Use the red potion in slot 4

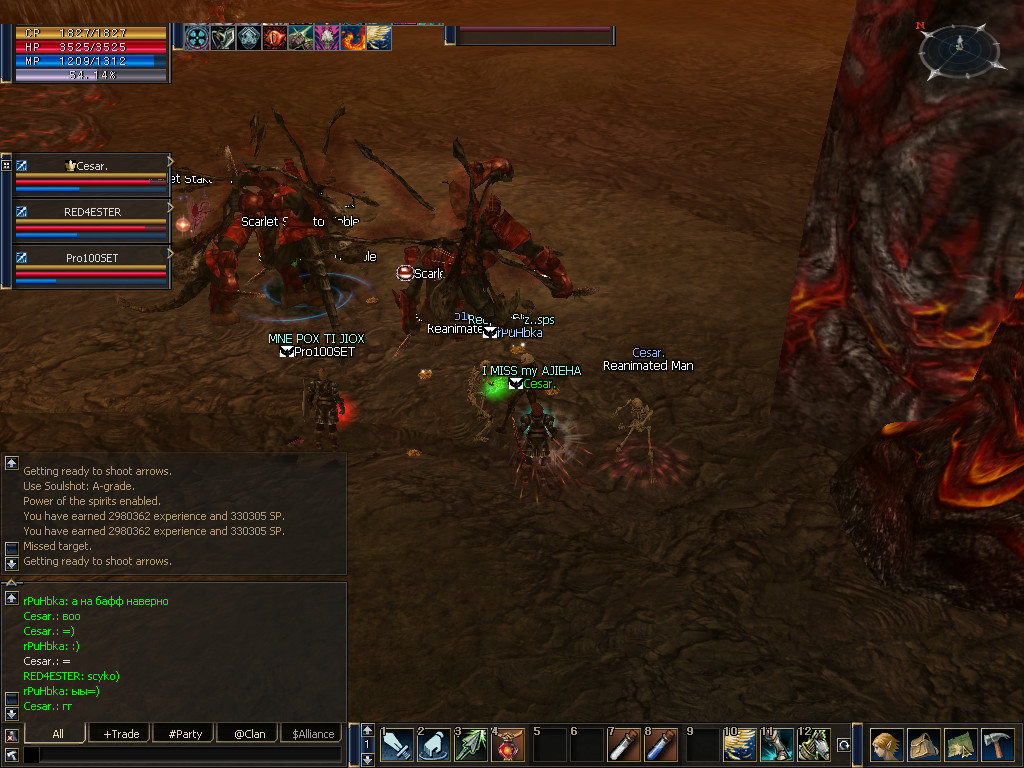pos(510,745)
